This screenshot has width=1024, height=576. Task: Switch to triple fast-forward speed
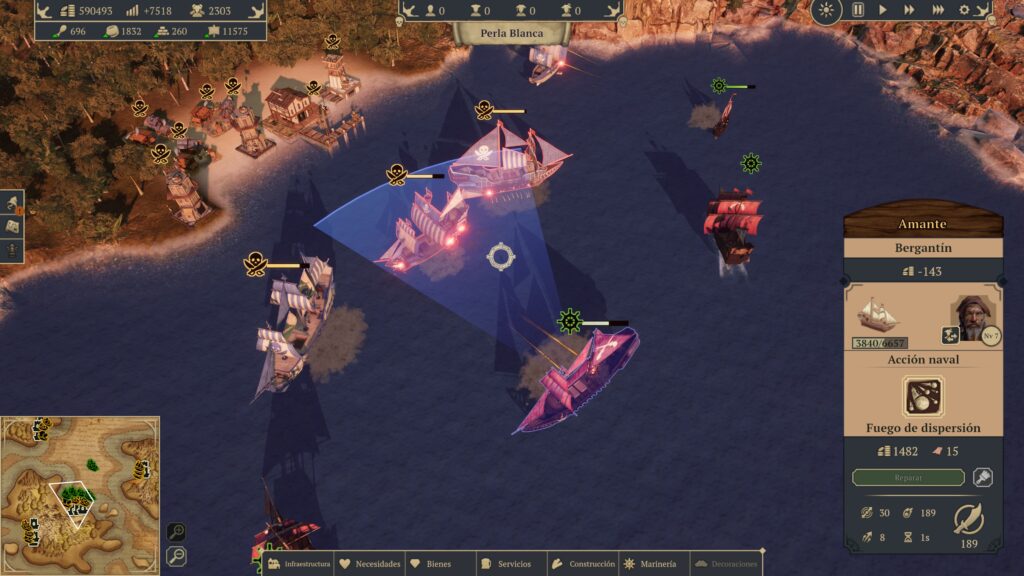click(937, 10)
